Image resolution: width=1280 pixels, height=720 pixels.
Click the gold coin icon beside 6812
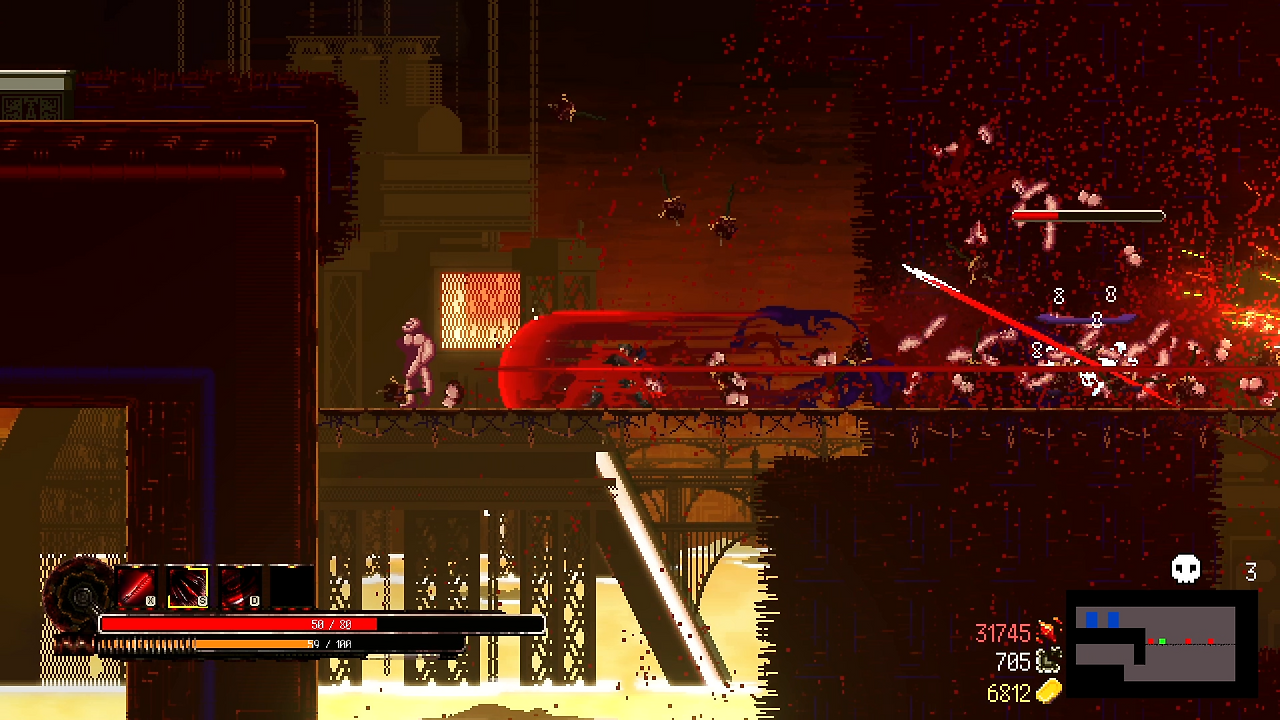(x=1048, y=691)
